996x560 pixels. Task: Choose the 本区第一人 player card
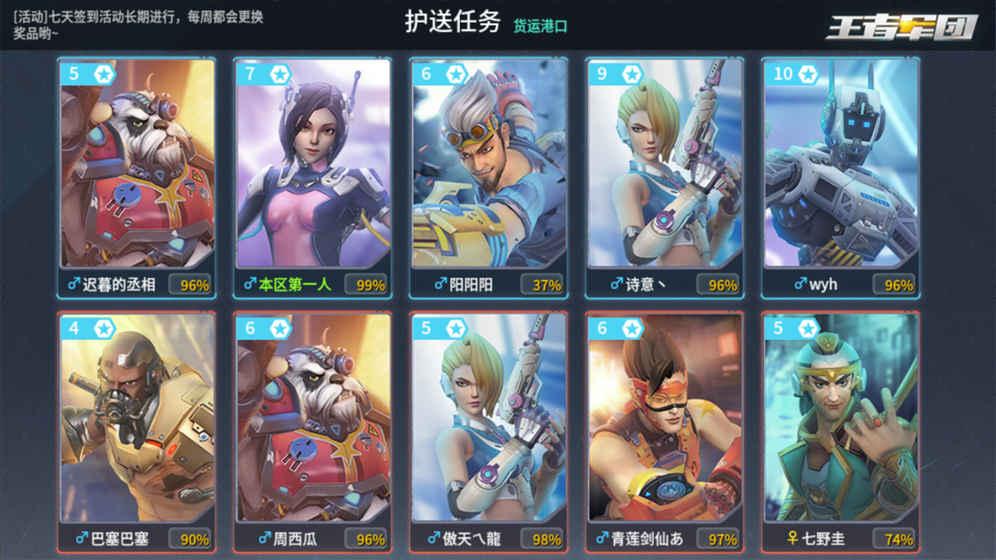pos(313,177)
